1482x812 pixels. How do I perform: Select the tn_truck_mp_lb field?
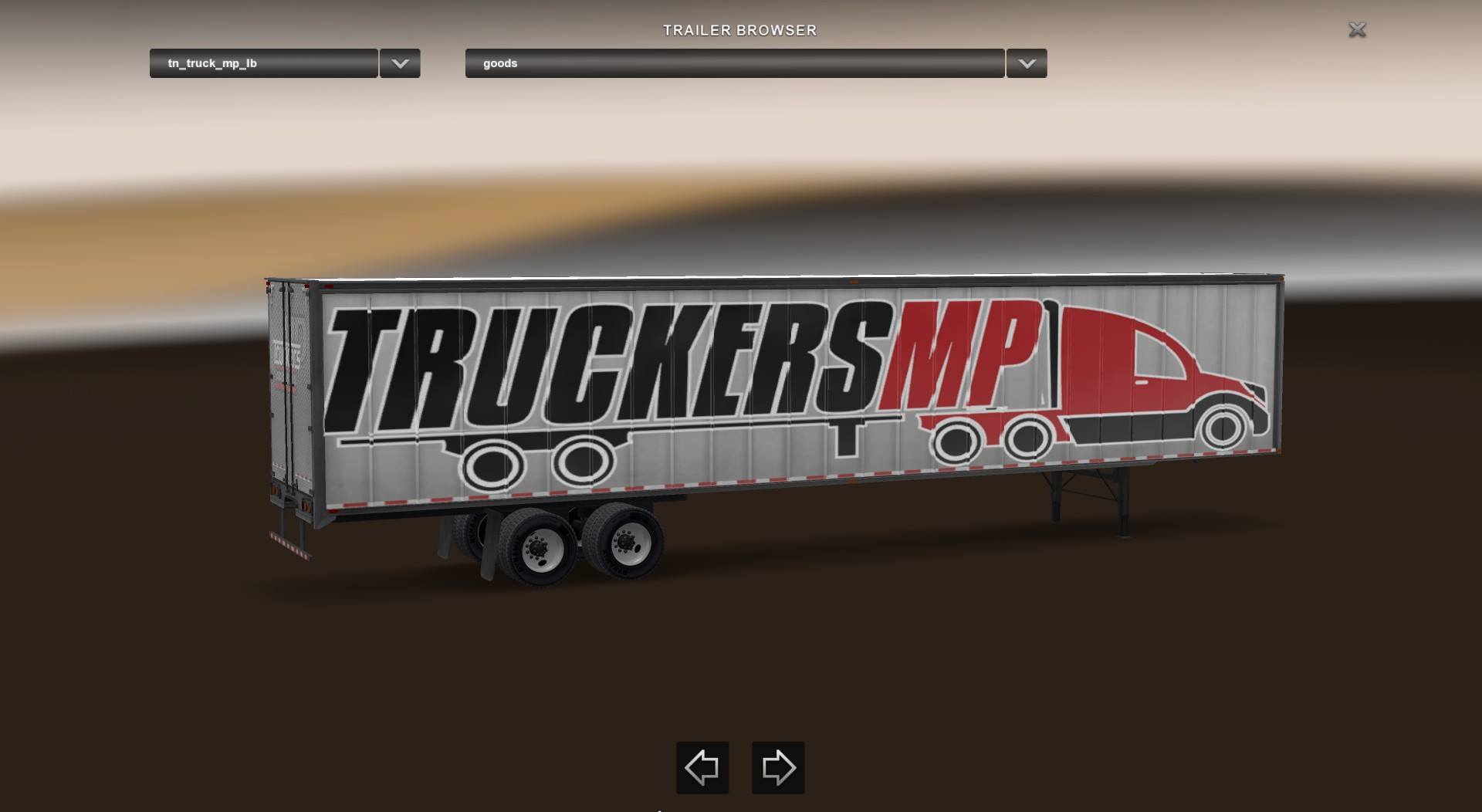coord(262,64)
